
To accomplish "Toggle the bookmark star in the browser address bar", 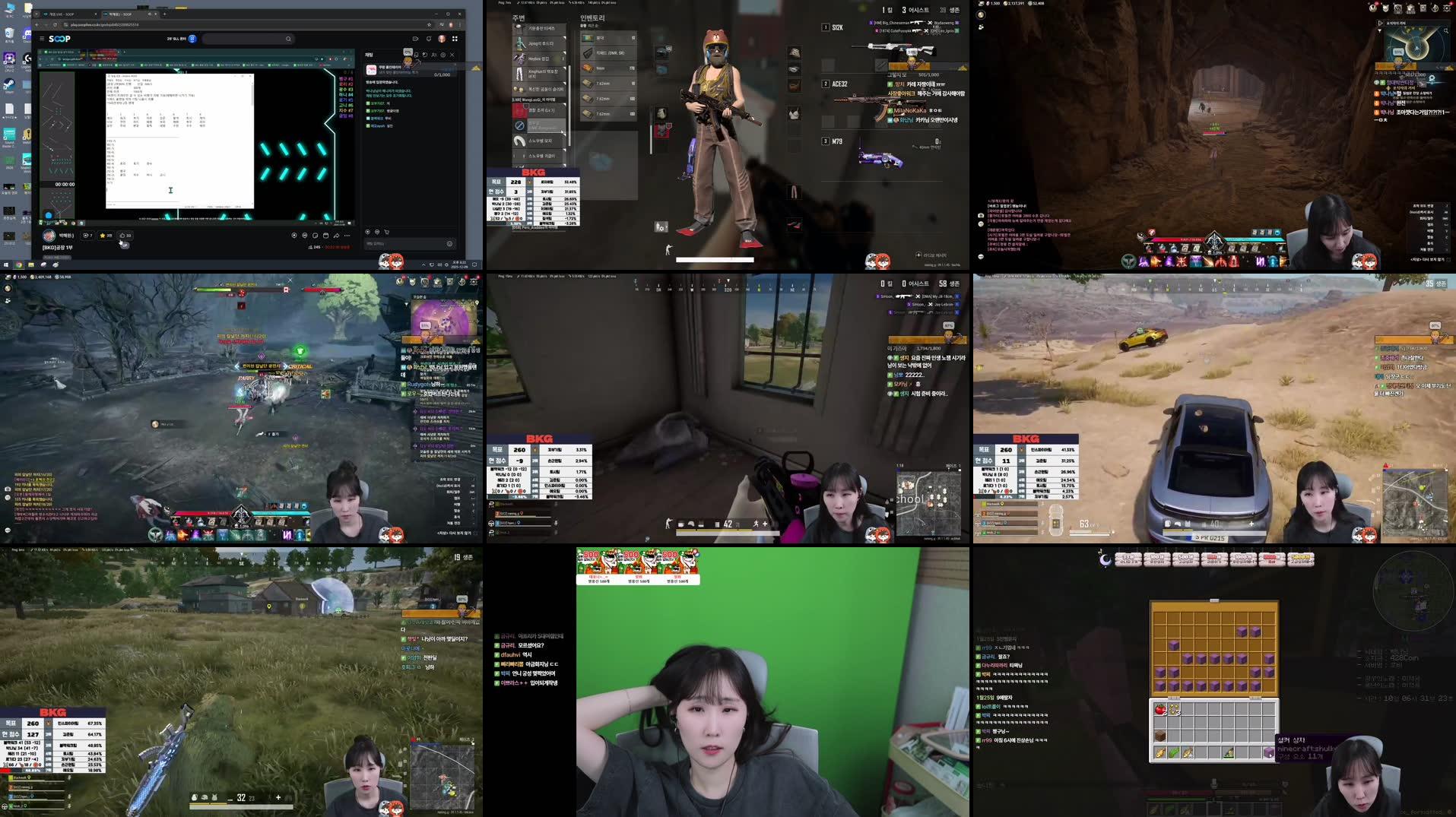I will [430, 25].
